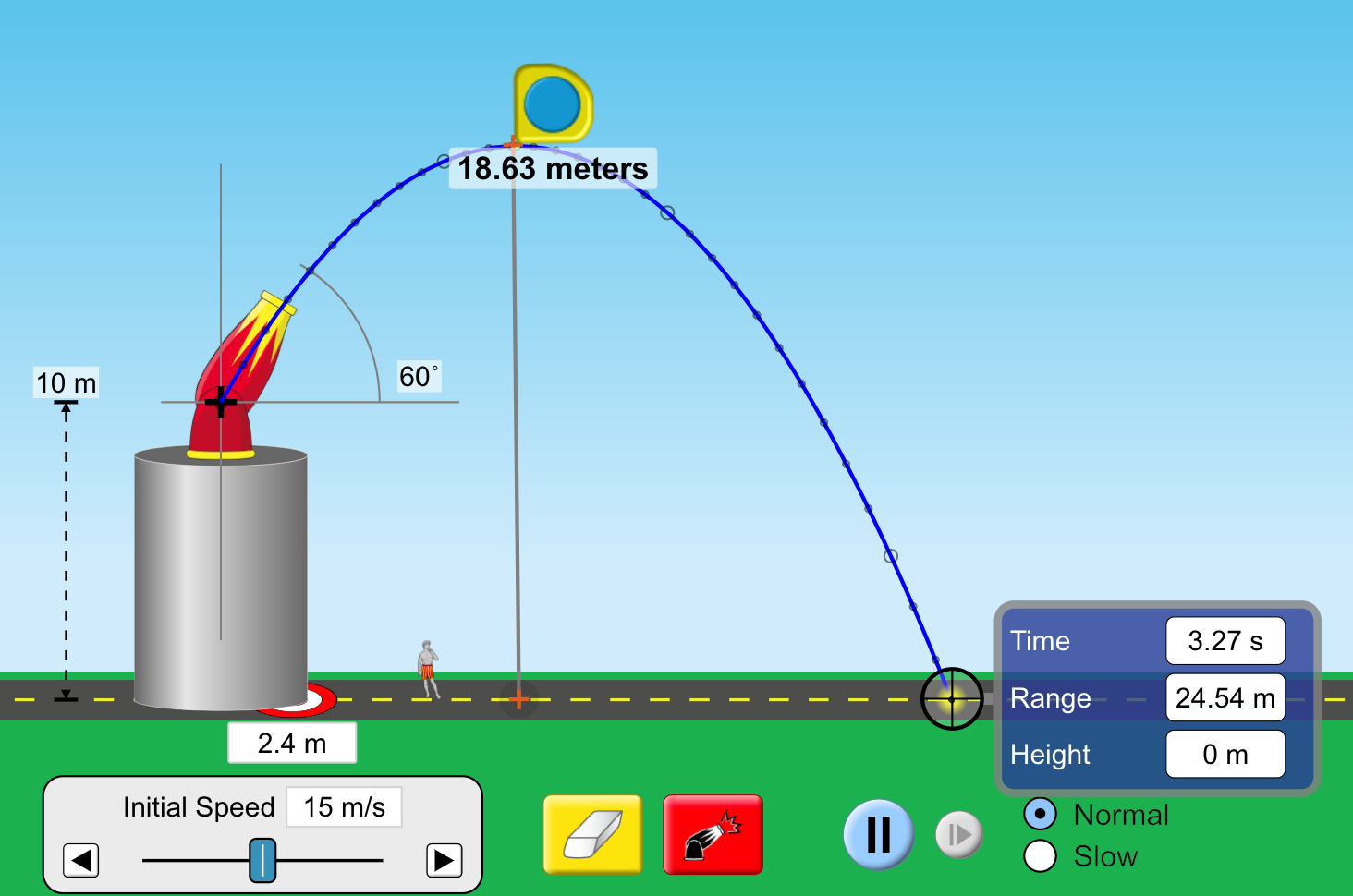Enable Slow playback speed
Screen dimensions: 1353x896
pos(1041,856)
